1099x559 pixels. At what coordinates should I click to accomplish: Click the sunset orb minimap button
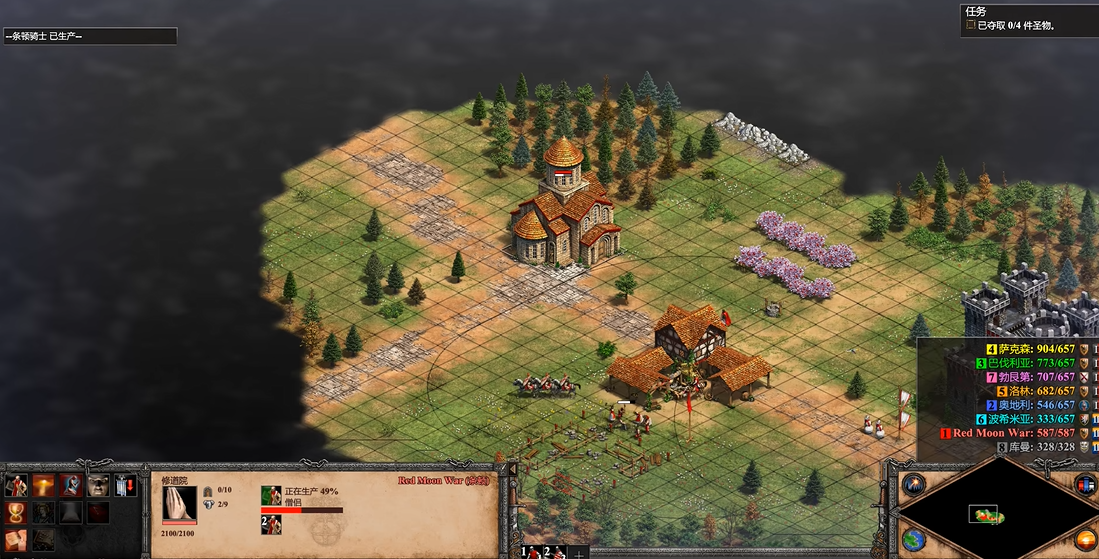pyautogui.click(x=1085, y=541)
